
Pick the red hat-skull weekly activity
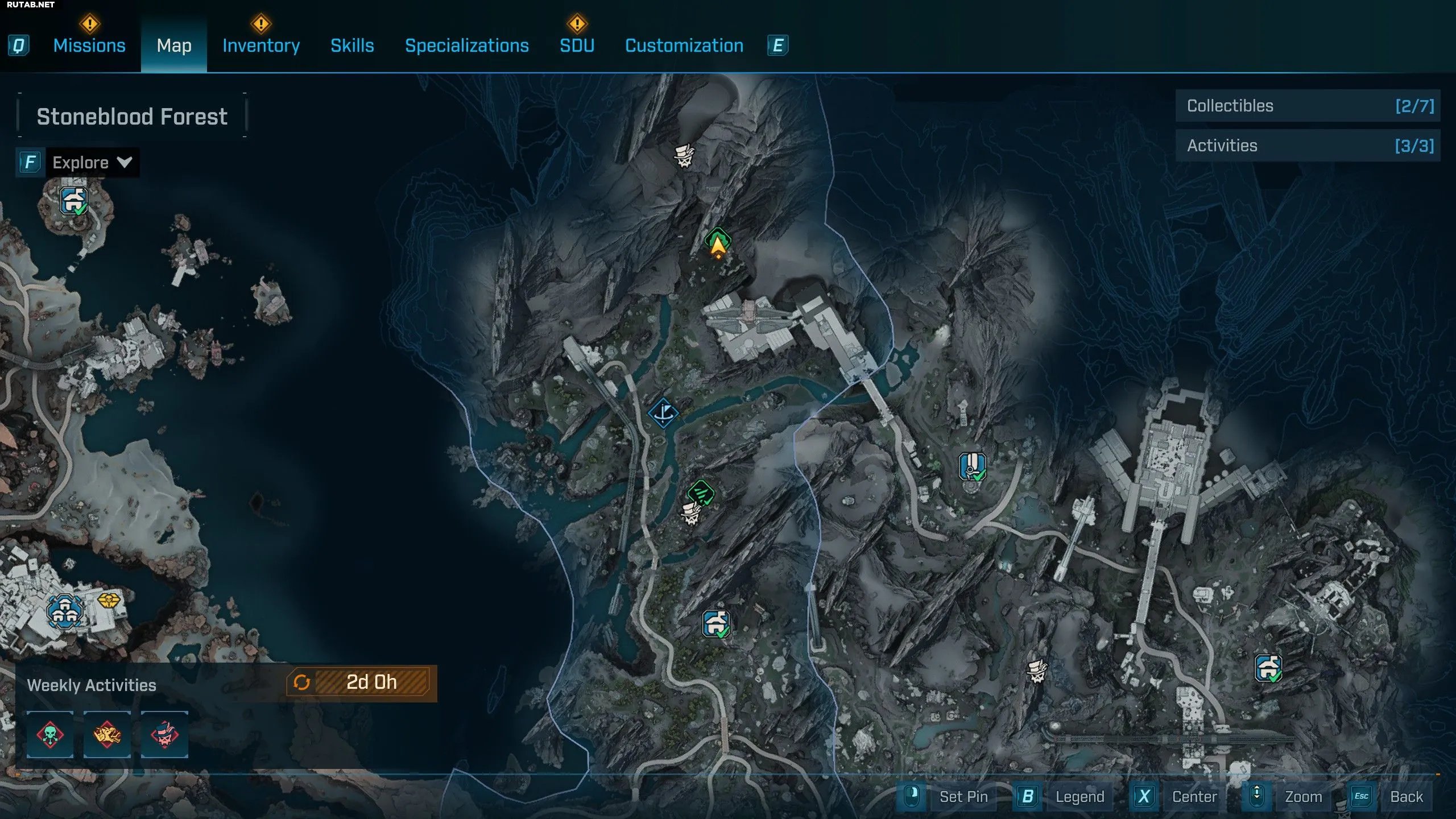coord(164,734)
